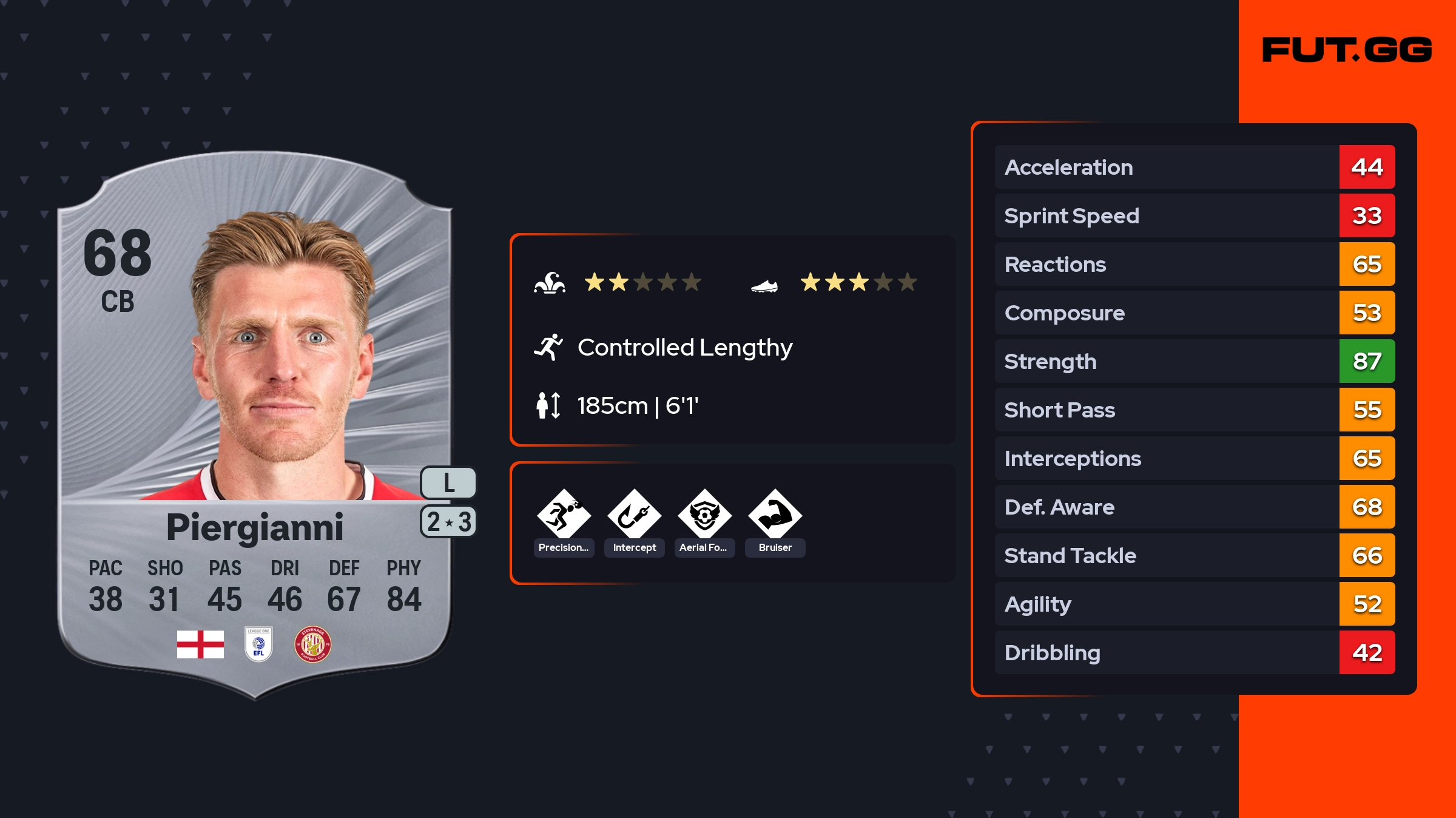Select the Bruiser playstyle icon
Viewport: 1456px width, 818px height.
coord(775,515)
